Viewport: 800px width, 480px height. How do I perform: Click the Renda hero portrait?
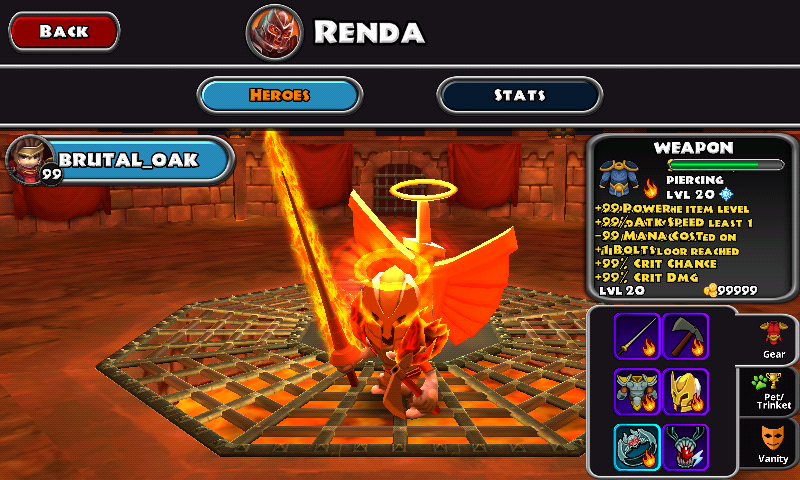274,32
